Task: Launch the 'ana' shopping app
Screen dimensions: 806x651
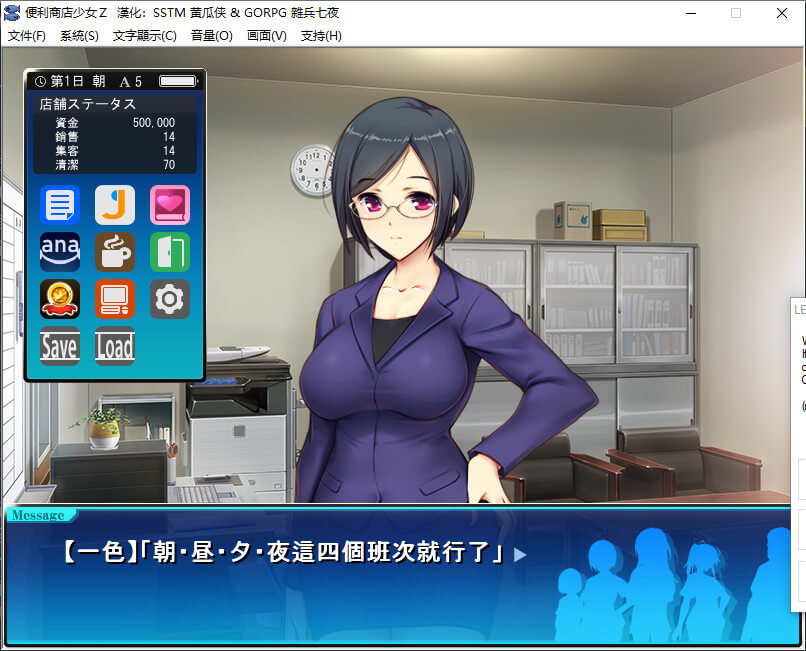Action: (60, 252)
